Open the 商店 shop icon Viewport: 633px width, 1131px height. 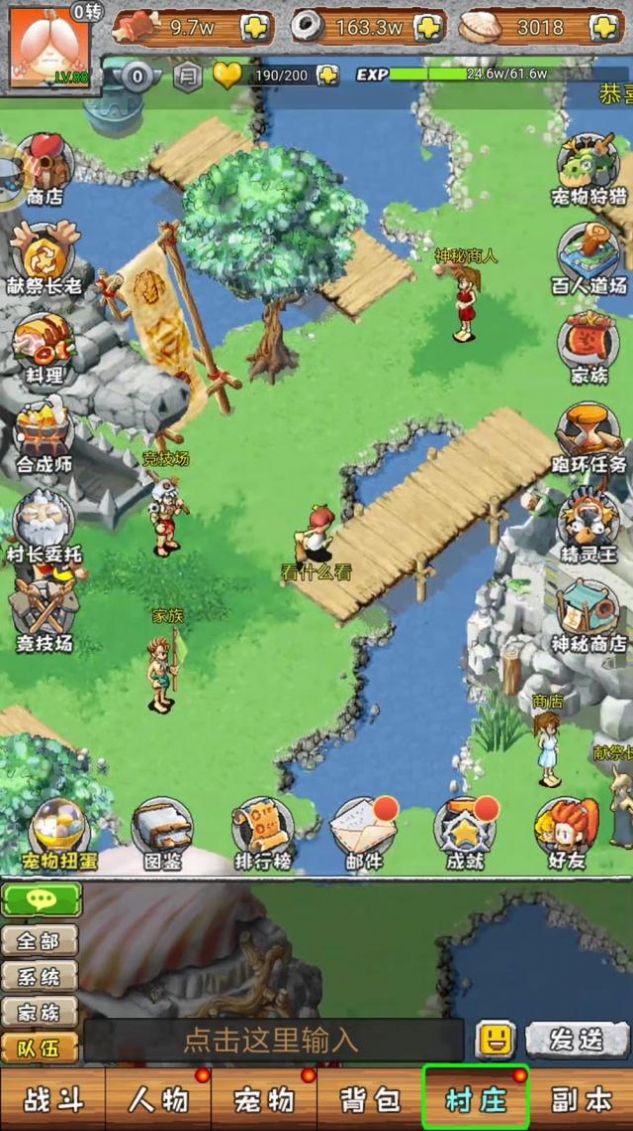tap(43, 167)
